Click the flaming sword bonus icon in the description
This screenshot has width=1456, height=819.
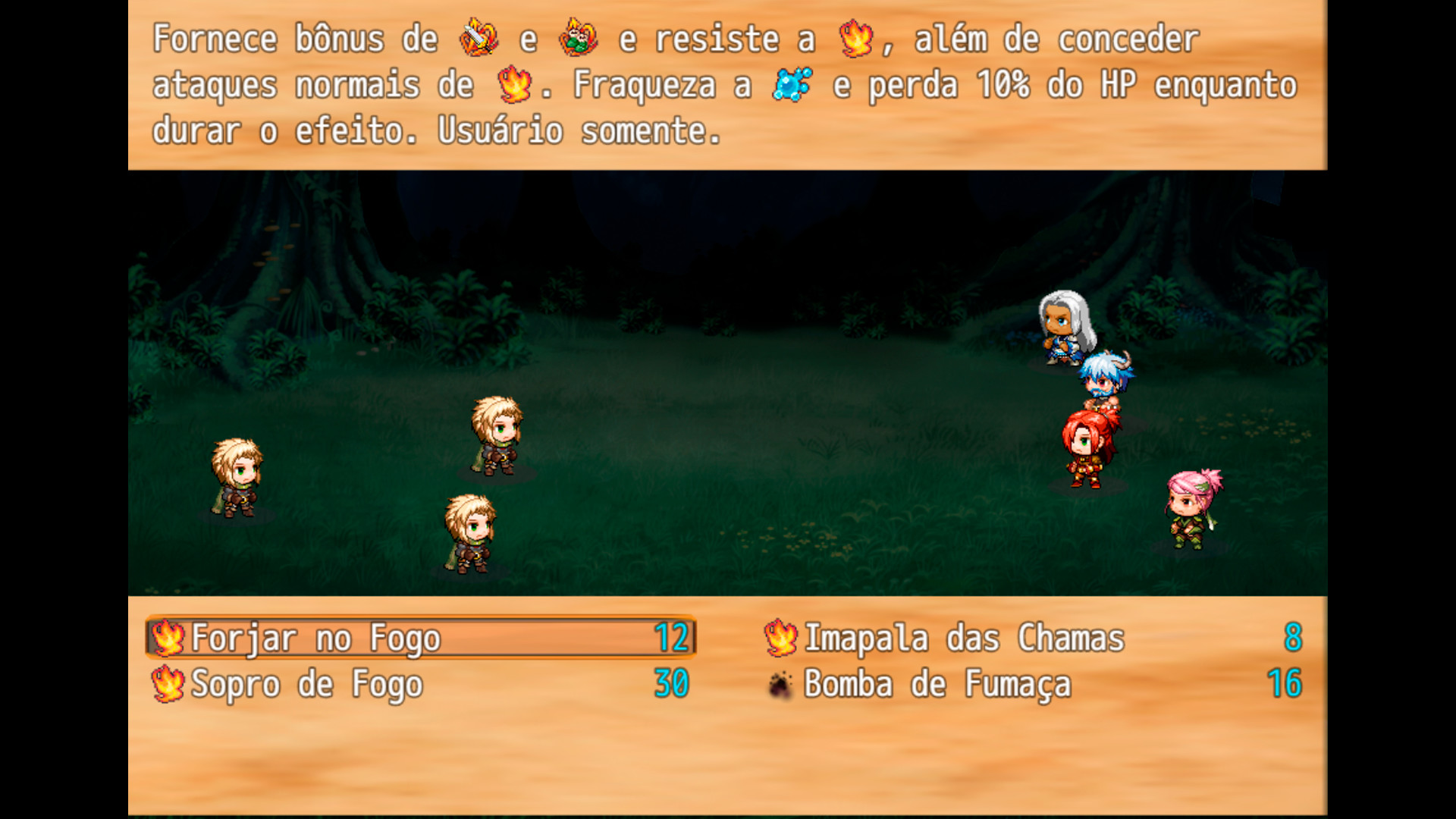476,38
